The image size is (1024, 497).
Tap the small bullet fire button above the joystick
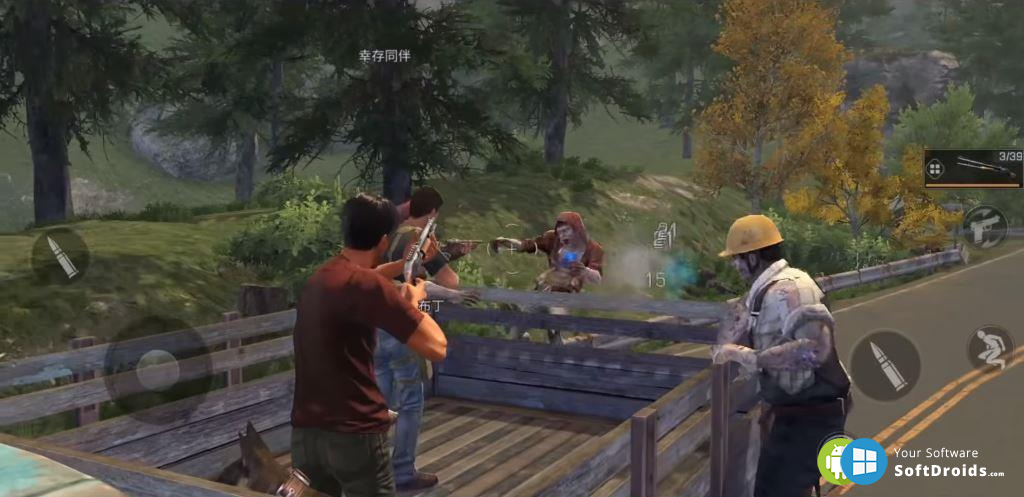click(x=60, y=256)
